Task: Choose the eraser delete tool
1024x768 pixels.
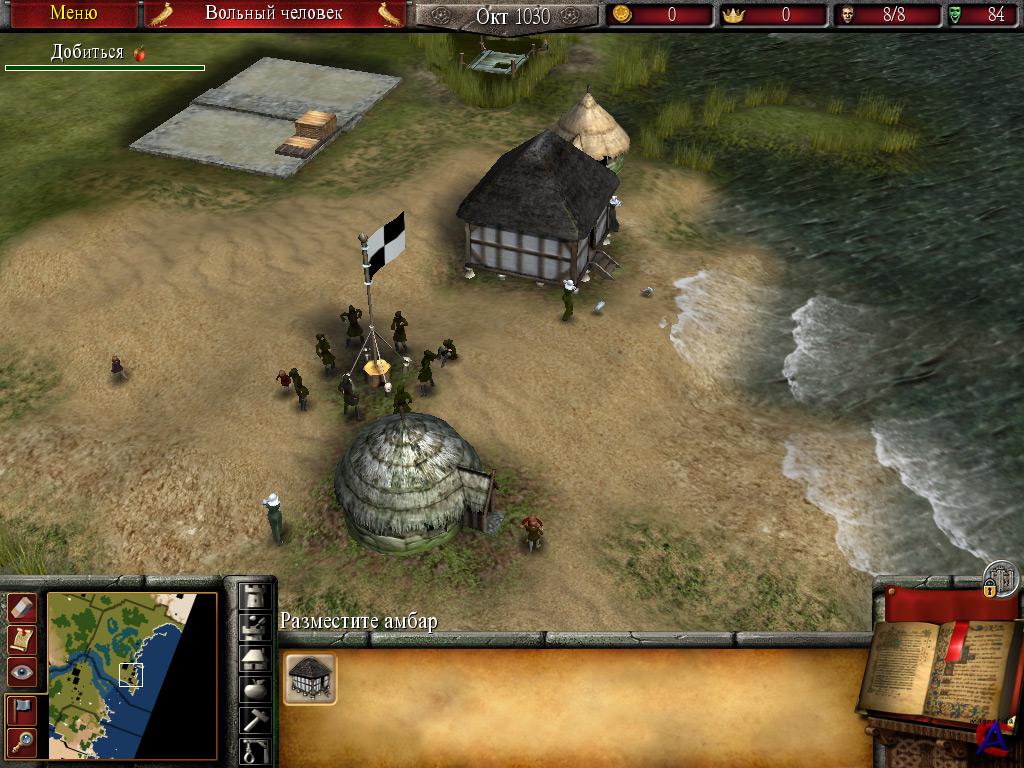Action: coord(22,607)
